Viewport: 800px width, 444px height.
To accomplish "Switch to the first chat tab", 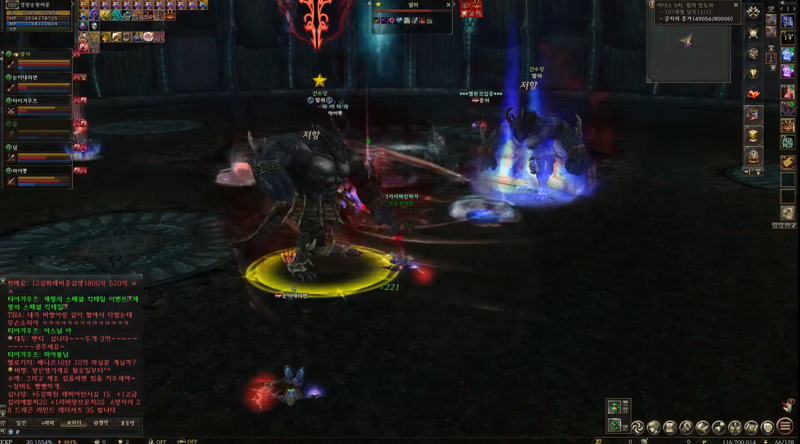I will [22, 423].
